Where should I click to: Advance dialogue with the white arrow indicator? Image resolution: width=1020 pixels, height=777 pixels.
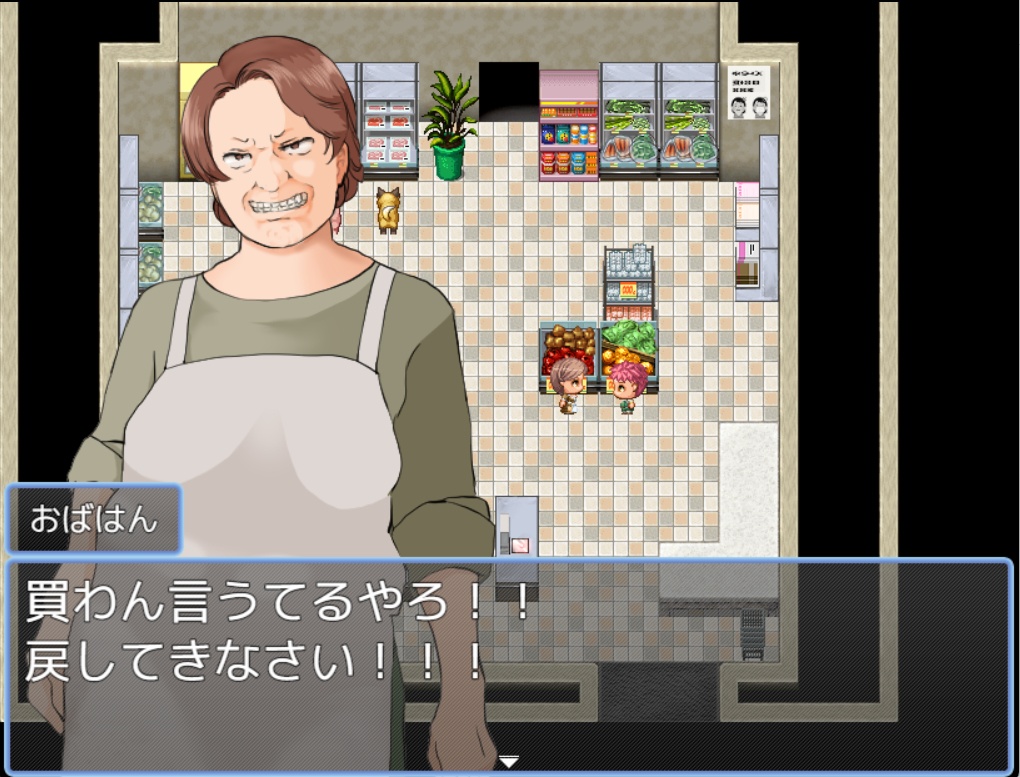click(509, 762)
